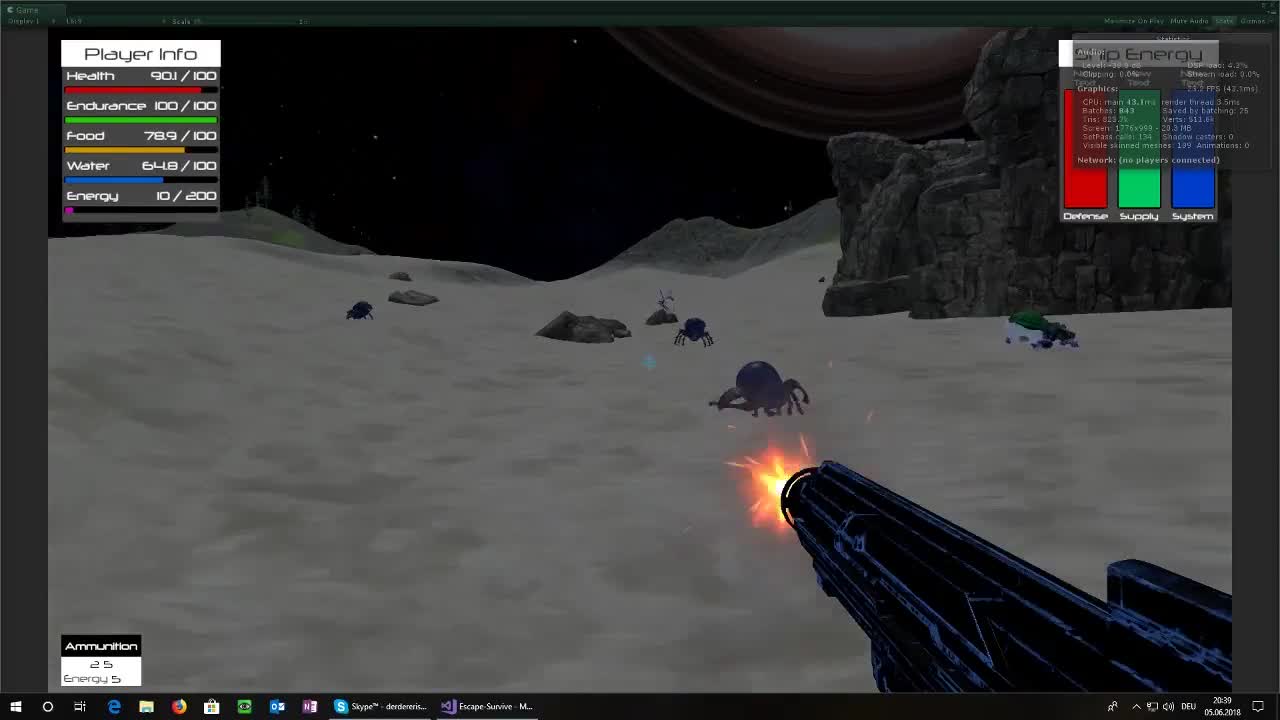1280x720 pixels.
Task: Open the Gizmos dropdown menu
Action: click(x=1252, y=20)
